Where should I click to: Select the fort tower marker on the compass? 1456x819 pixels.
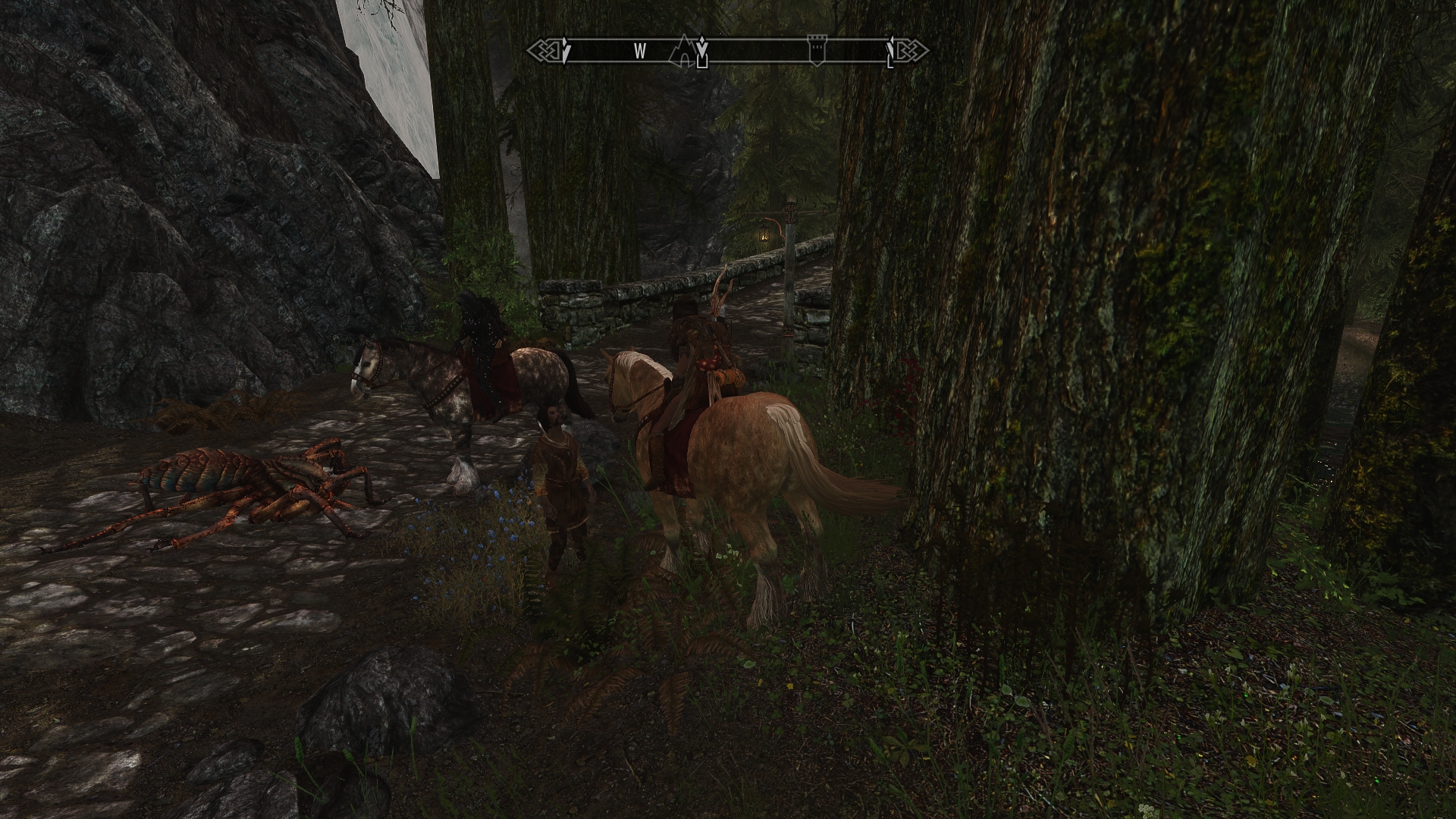coord(816,50)
